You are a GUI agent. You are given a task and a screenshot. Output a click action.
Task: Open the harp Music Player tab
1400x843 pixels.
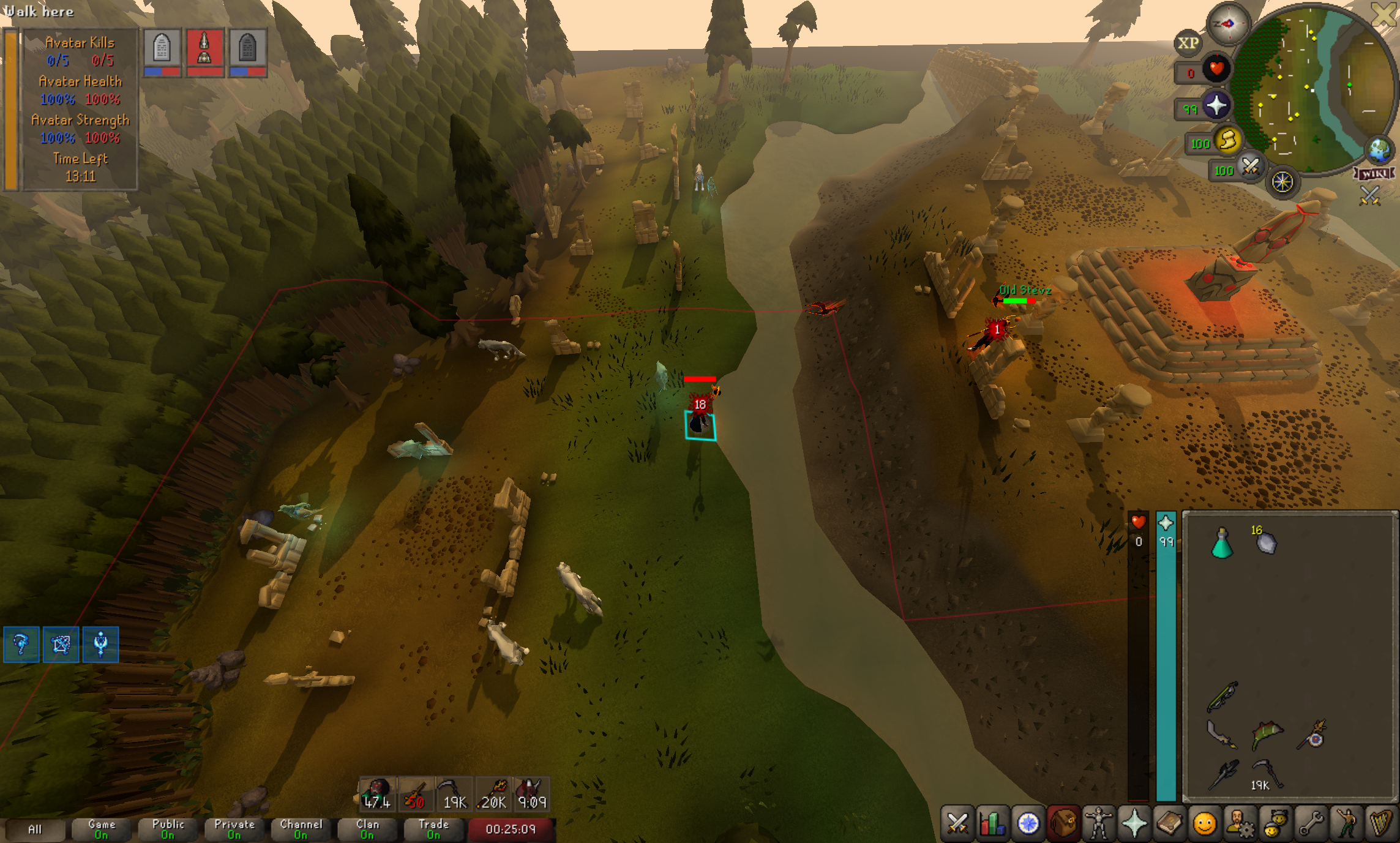(x=1381, y=823)
